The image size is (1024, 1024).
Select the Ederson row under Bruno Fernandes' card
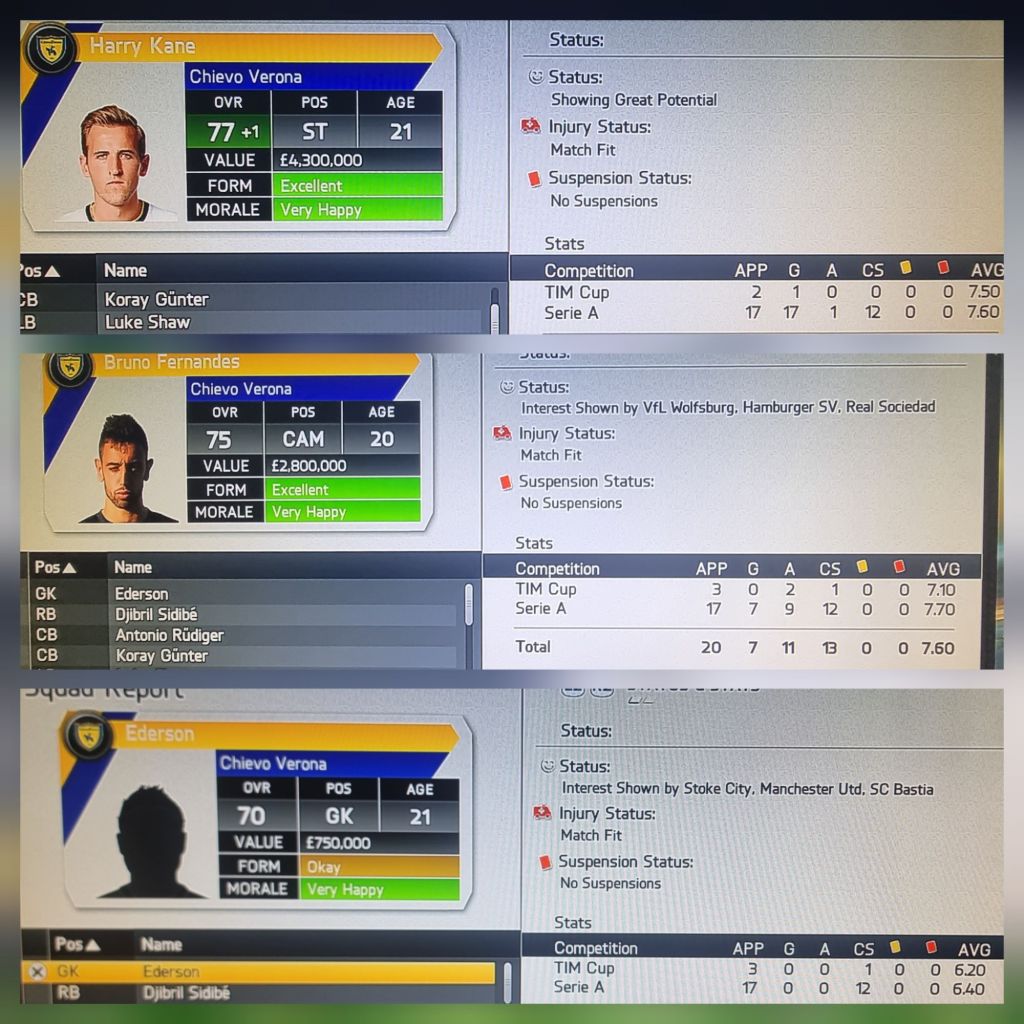140,593
